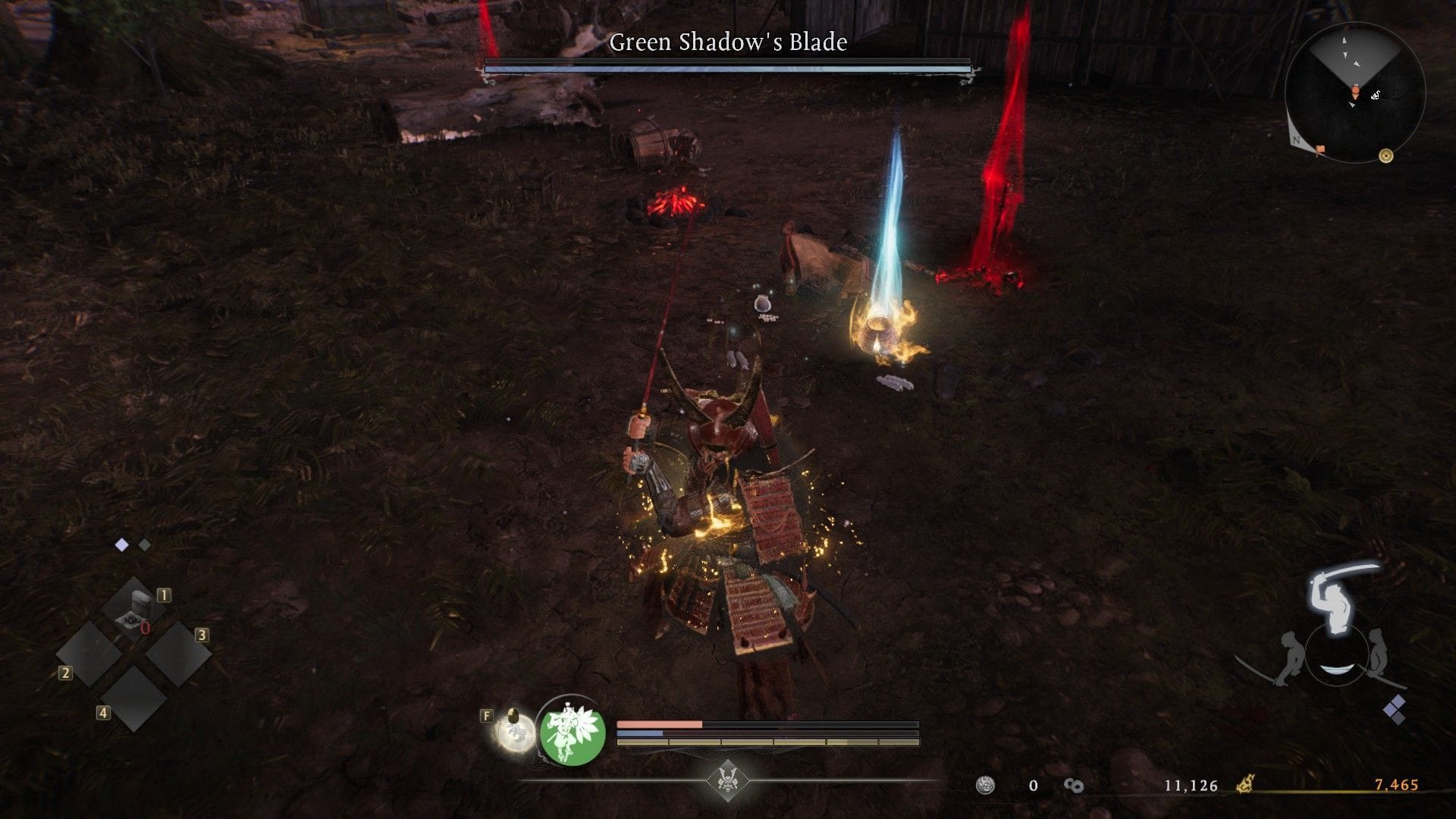Click the empty quick slot 2 diamond
This screenshot has width=1456, height=819.
(x=89, y=653)
